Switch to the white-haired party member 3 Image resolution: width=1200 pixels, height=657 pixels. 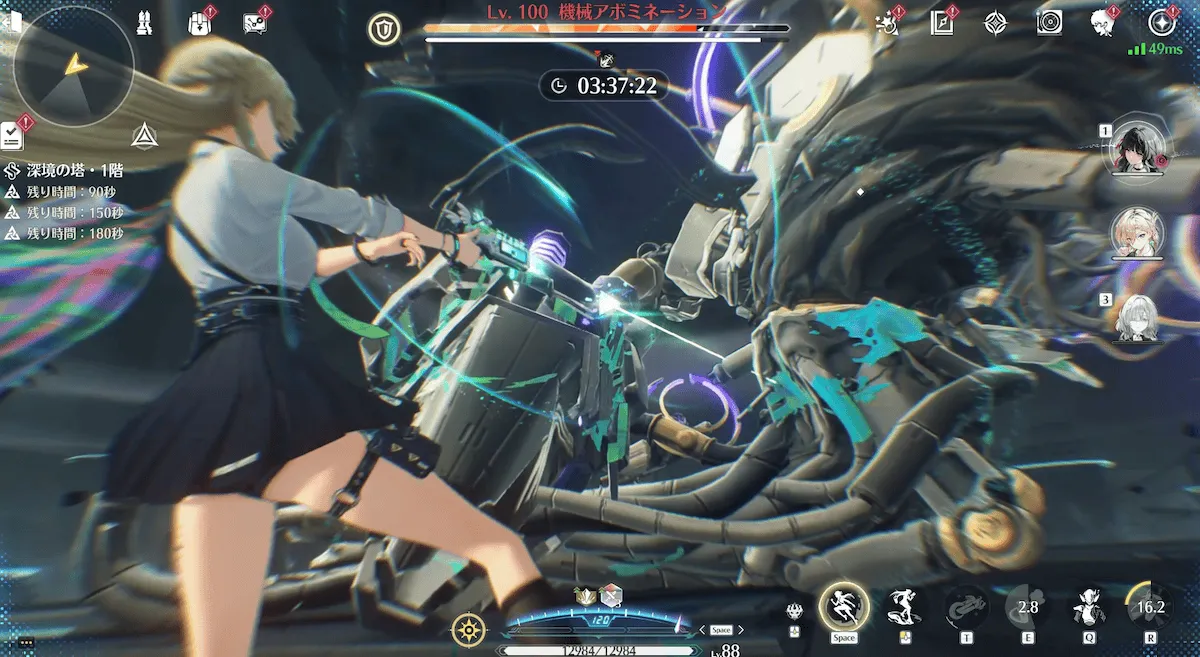[x=1137, y=317]
